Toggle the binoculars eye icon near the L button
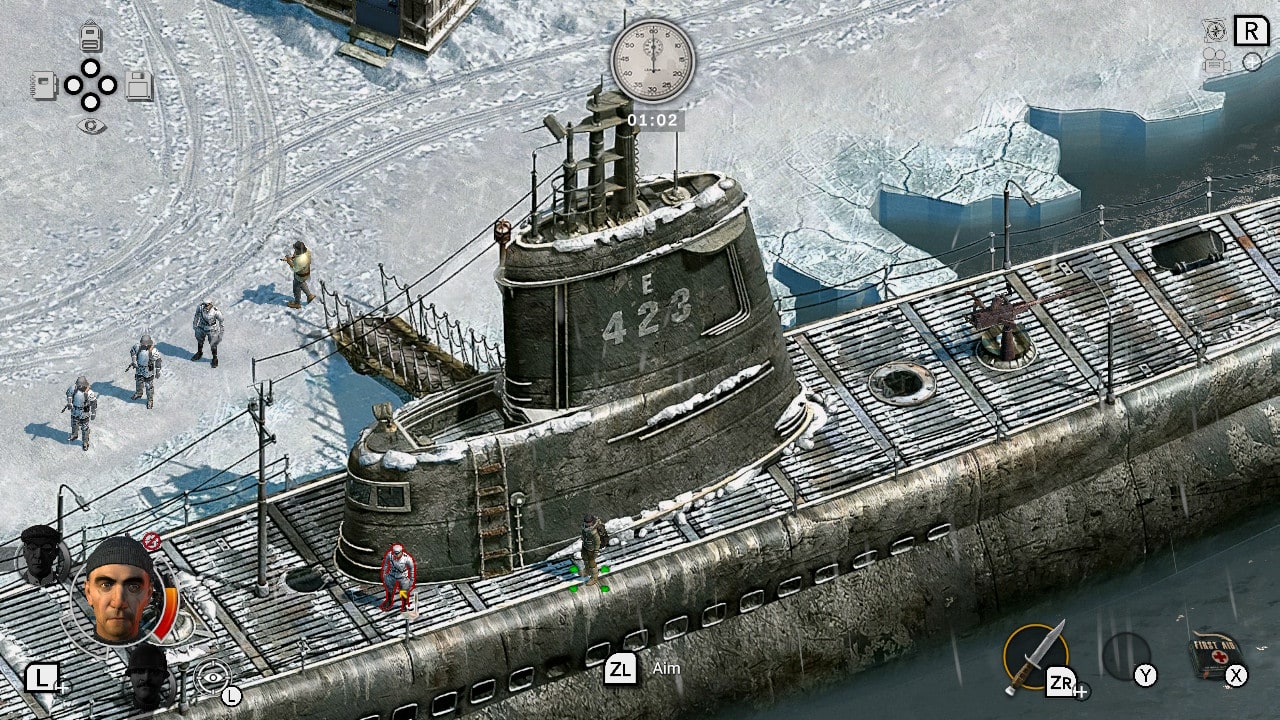The width and height of the screenshot is (1280, 720). [212, 677]
